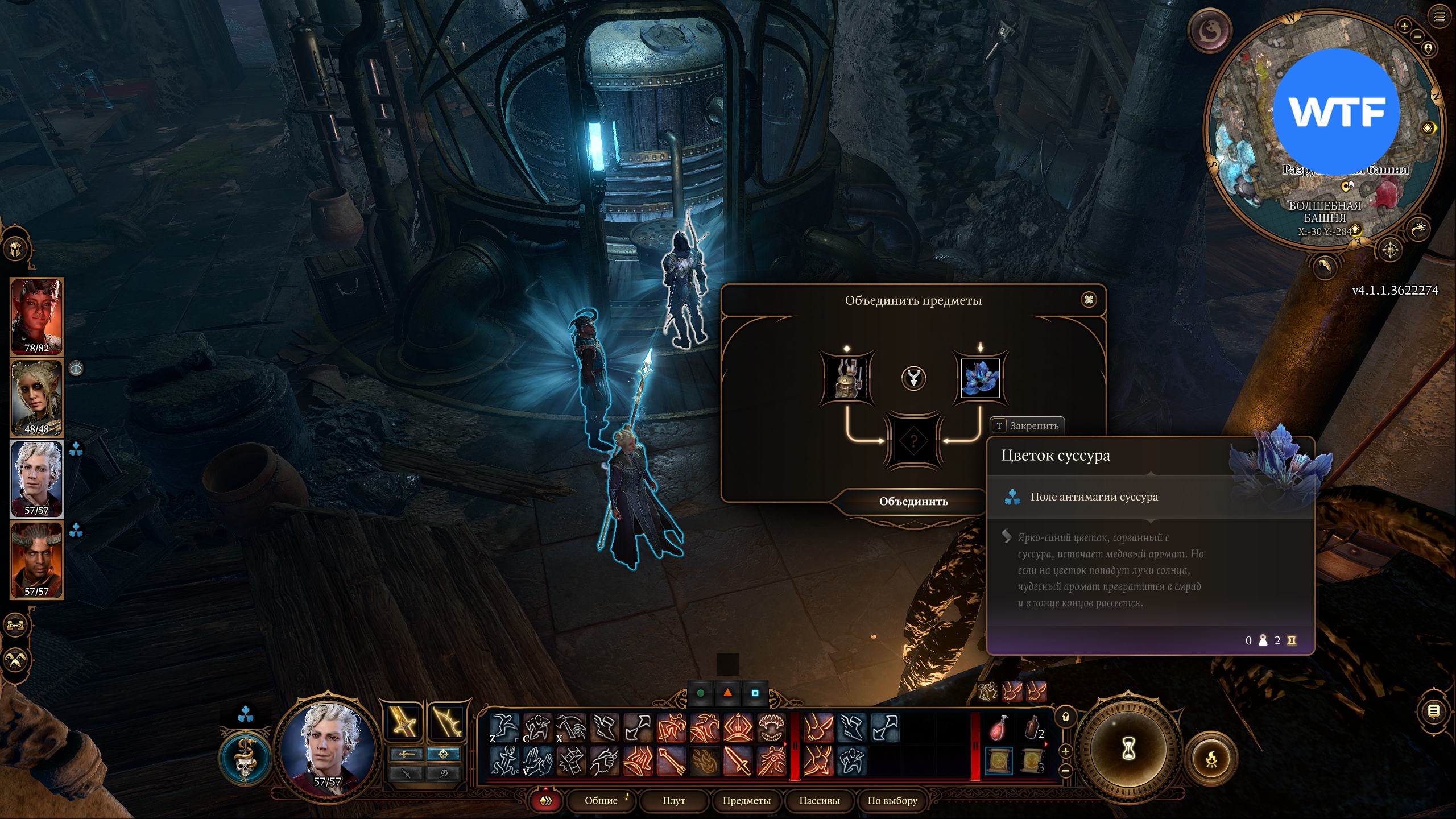Select the blonde elf portrait with 48/48
The image size is (1456, 819).
(36, 397)
